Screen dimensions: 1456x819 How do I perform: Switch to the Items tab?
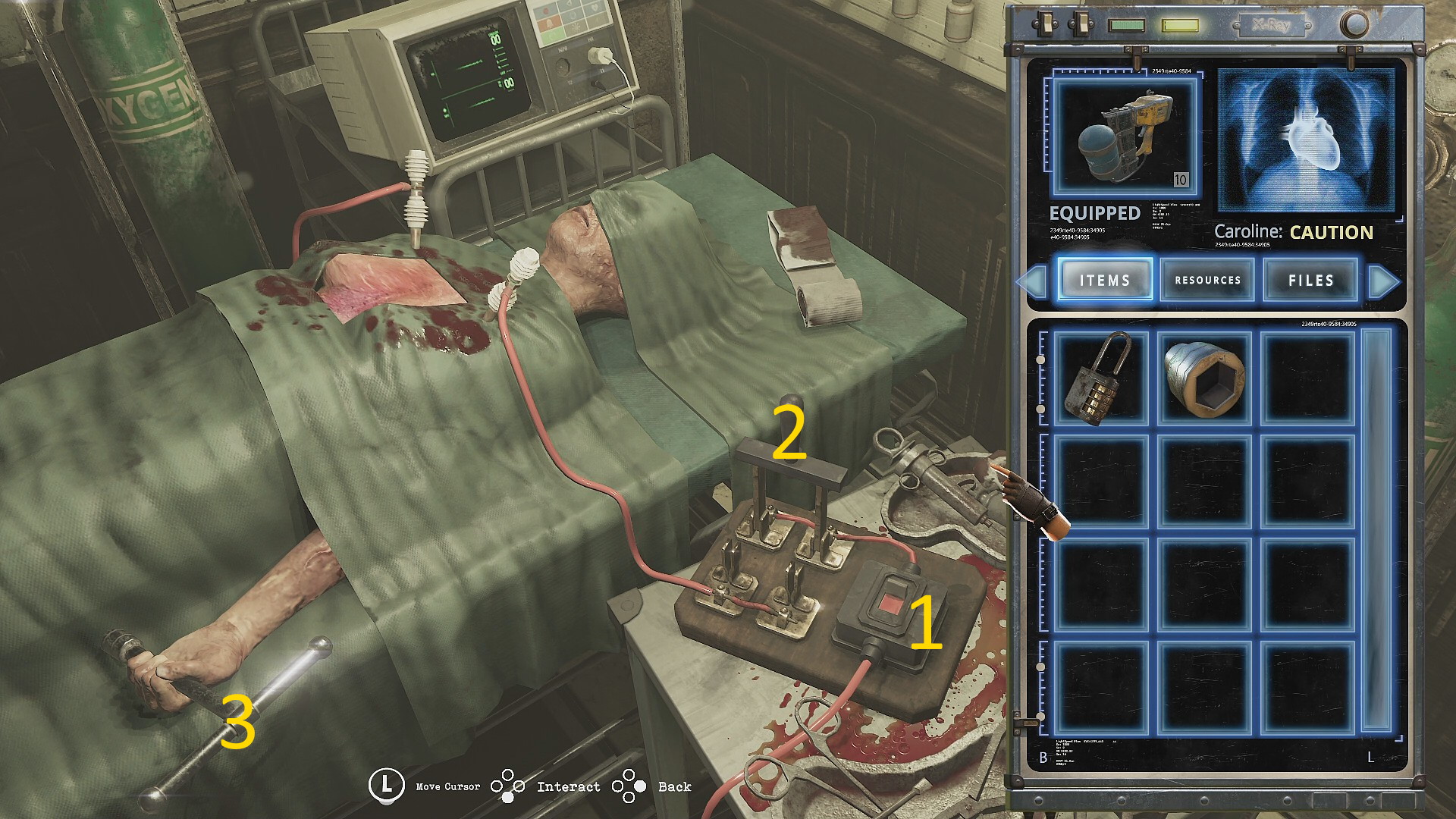tap(1105, 280)
